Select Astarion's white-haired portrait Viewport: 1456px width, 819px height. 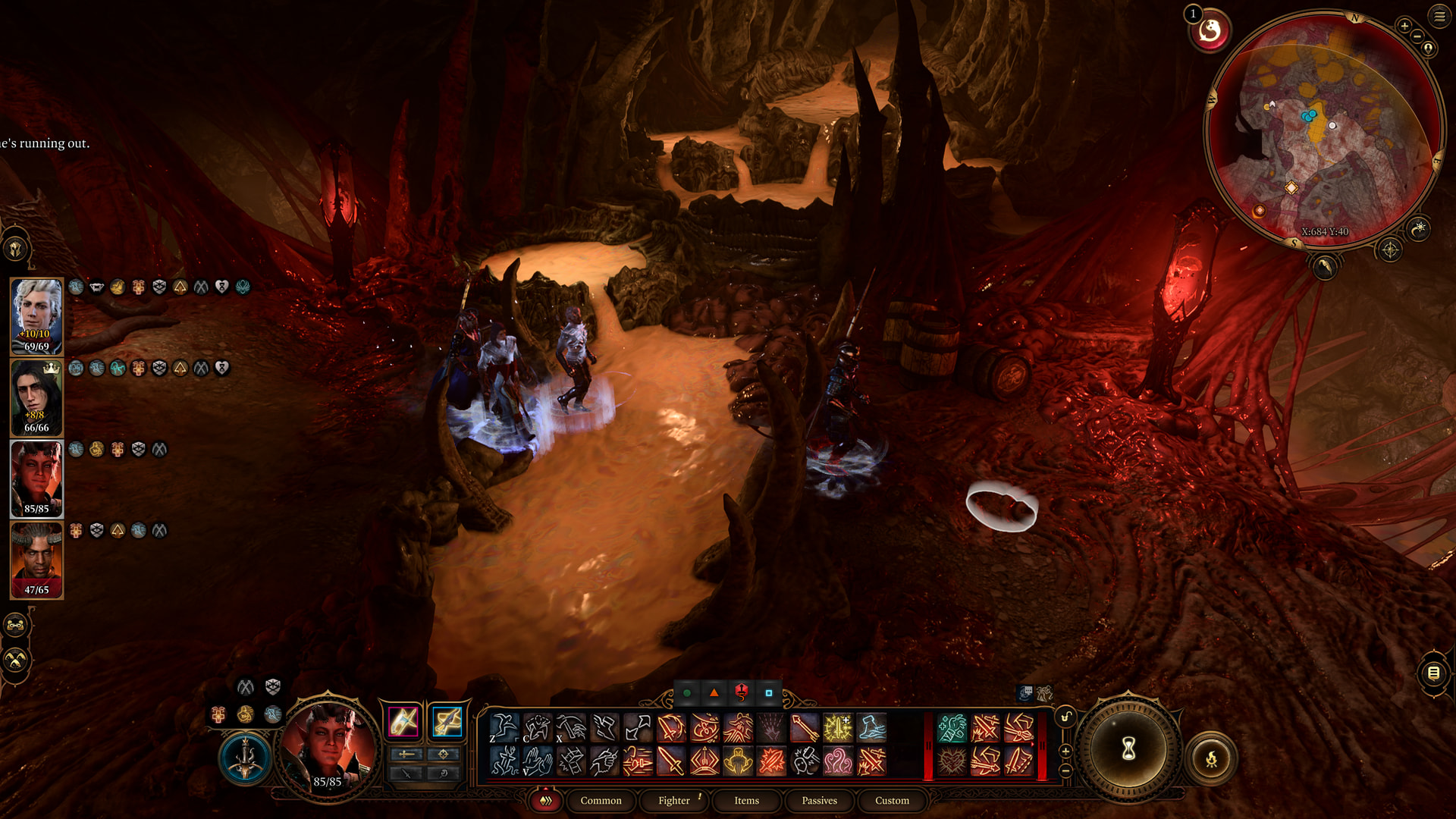[x=36, y=316]
